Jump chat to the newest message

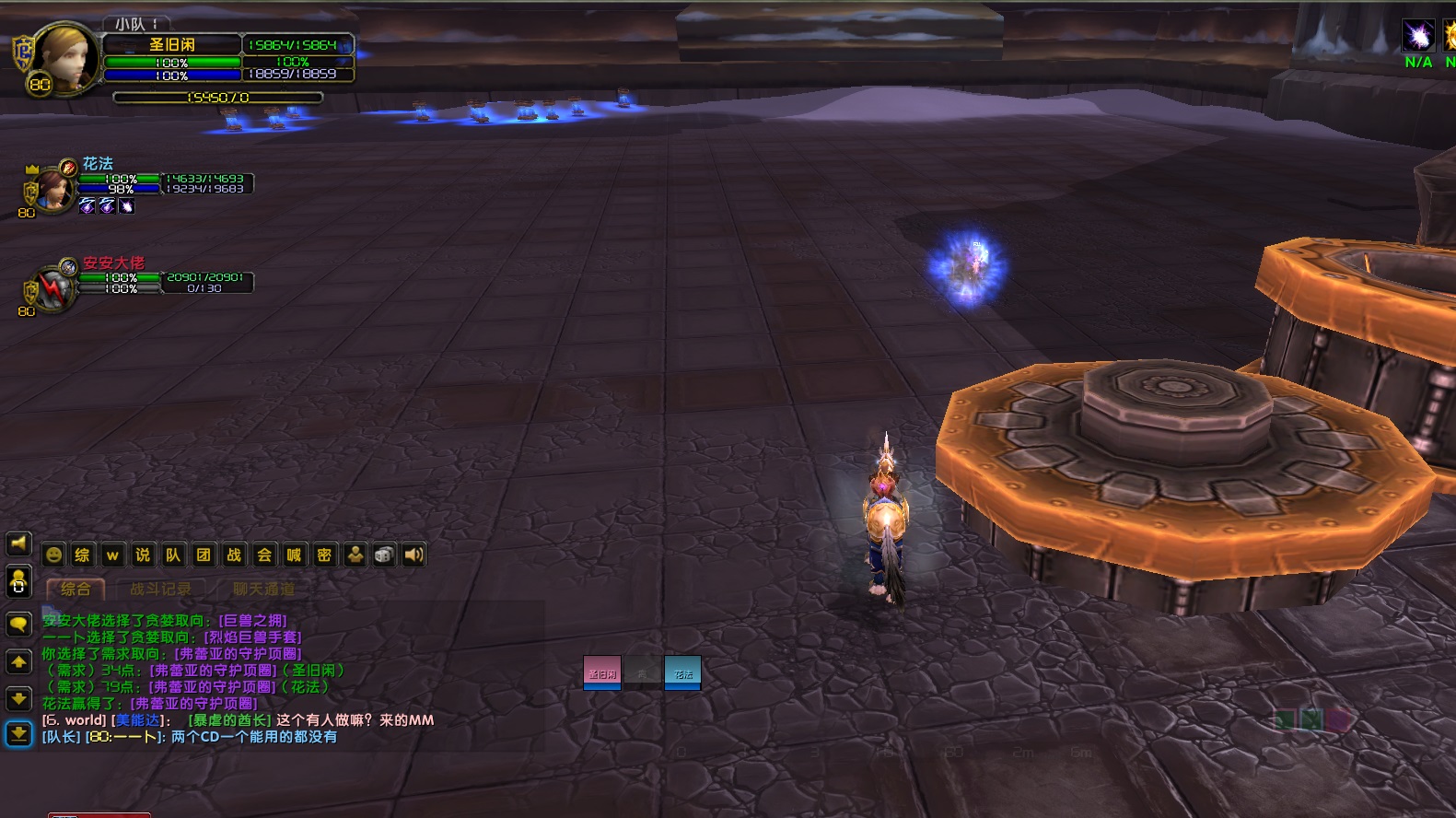[x=18, y=734]
